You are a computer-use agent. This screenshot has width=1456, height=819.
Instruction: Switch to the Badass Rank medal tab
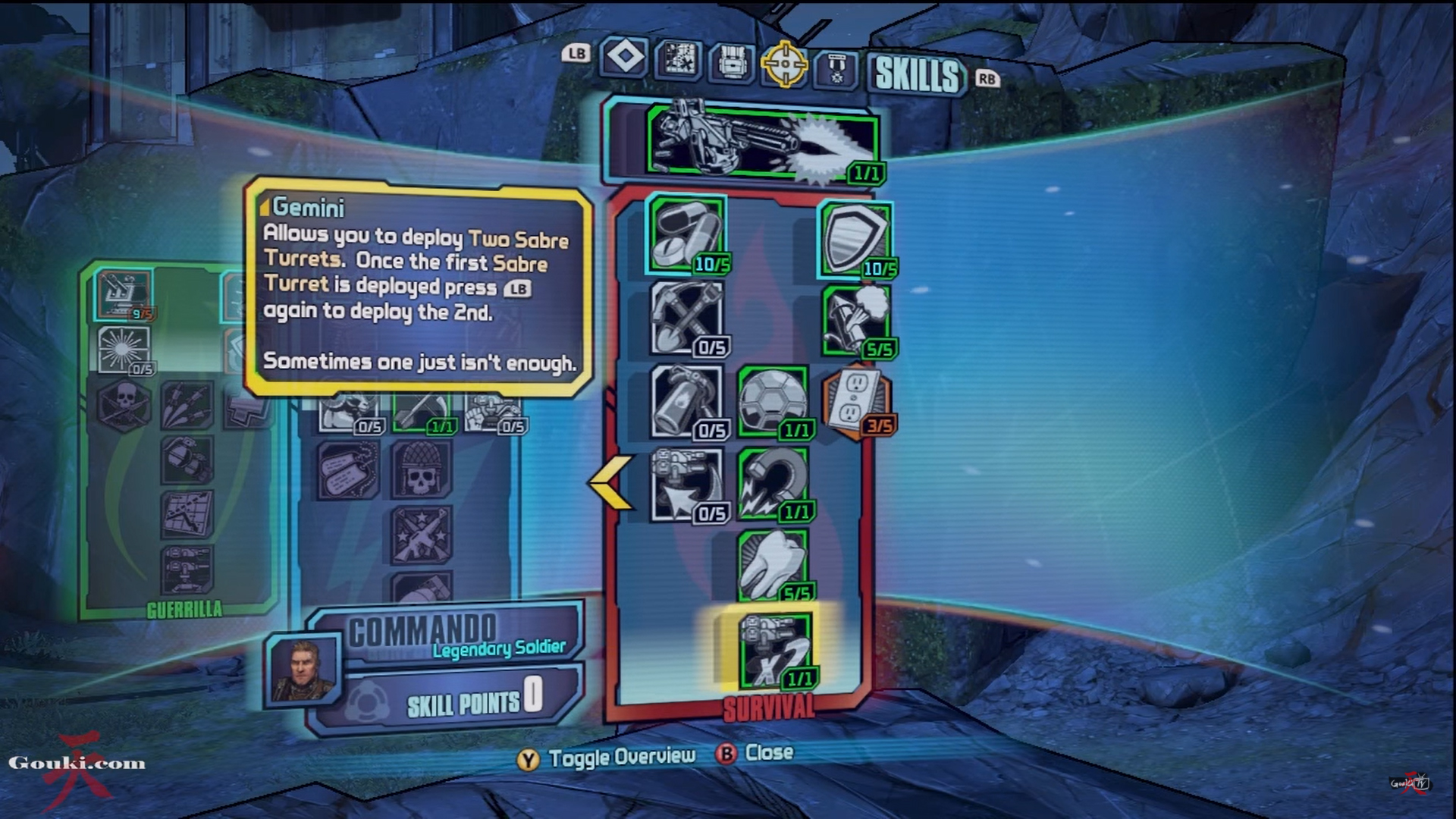click(x=836, y=69)
